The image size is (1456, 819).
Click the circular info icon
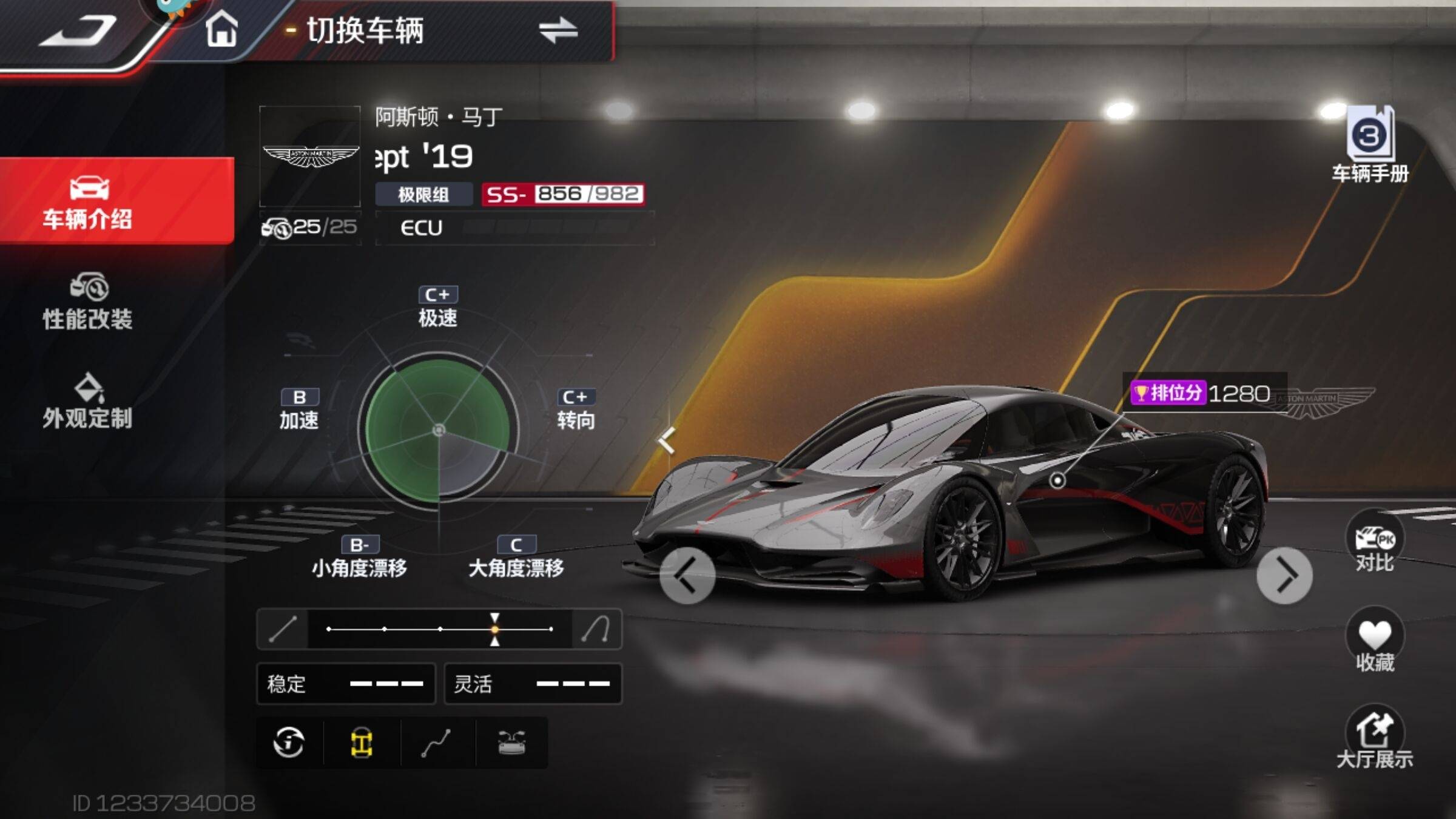click(x=289, y=743)
